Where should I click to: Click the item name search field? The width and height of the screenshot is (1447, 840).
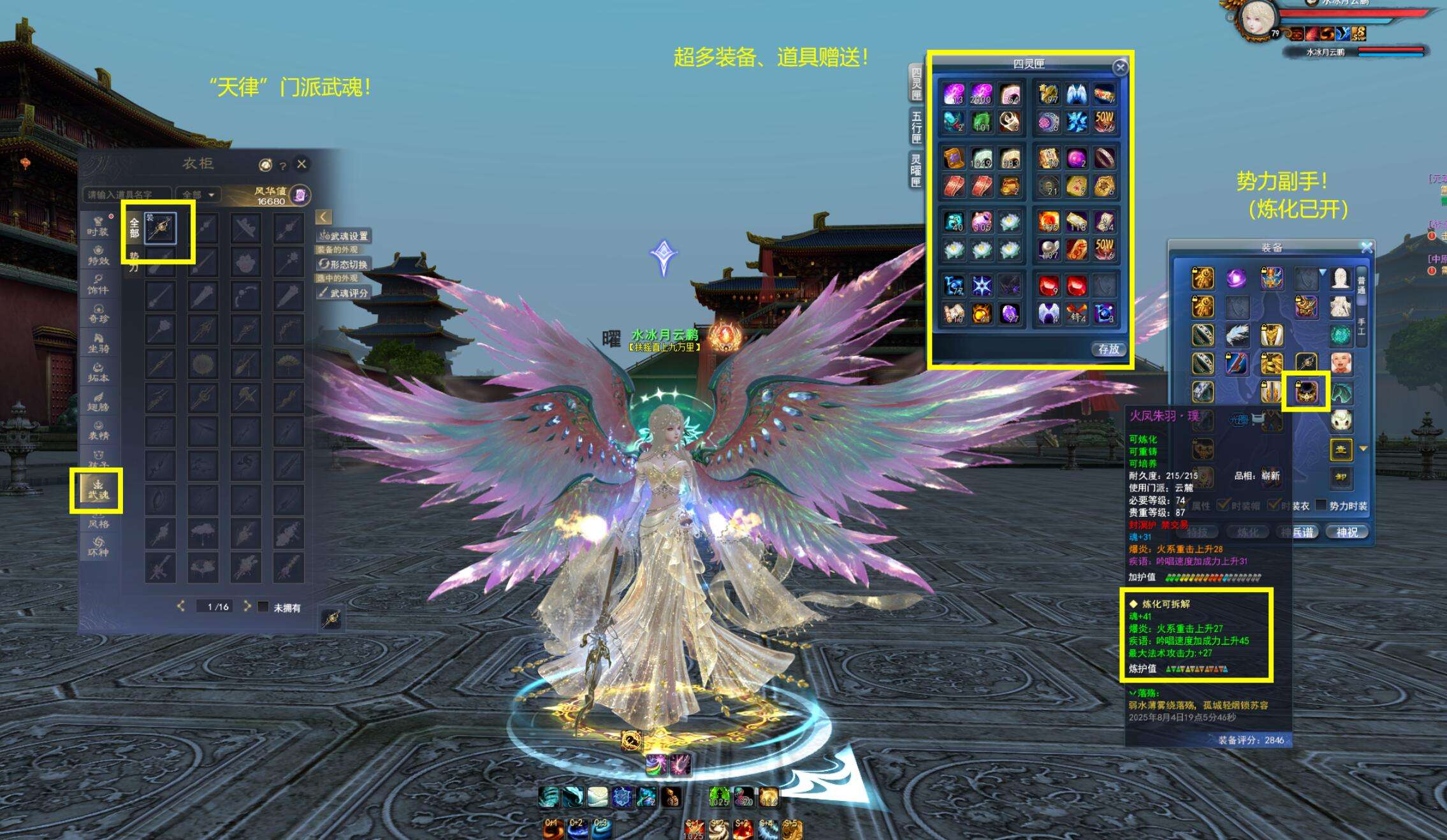click(126, 194)
